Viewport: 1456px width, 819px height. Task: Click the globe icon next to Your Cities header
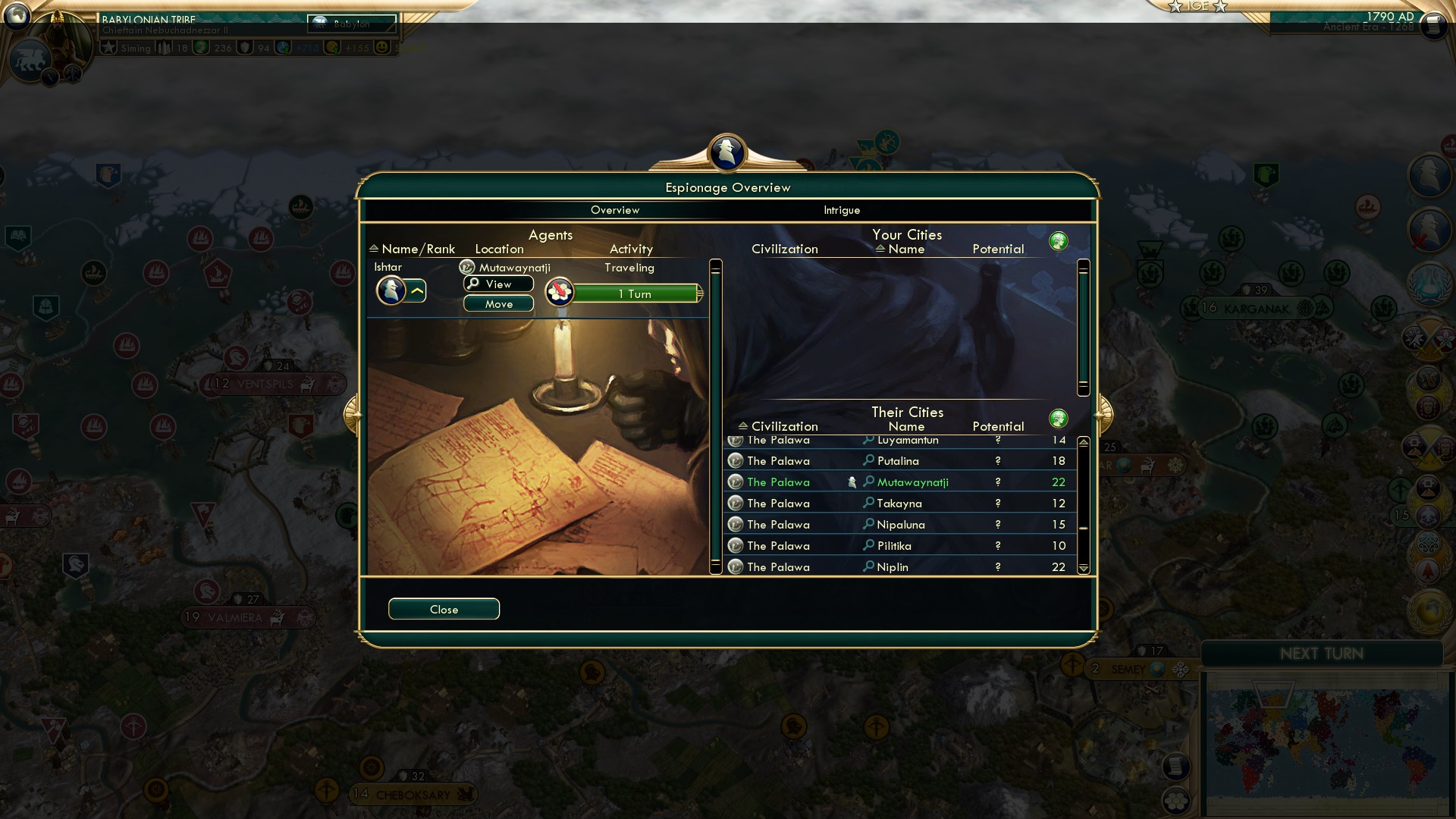[x=1059, y=240]
